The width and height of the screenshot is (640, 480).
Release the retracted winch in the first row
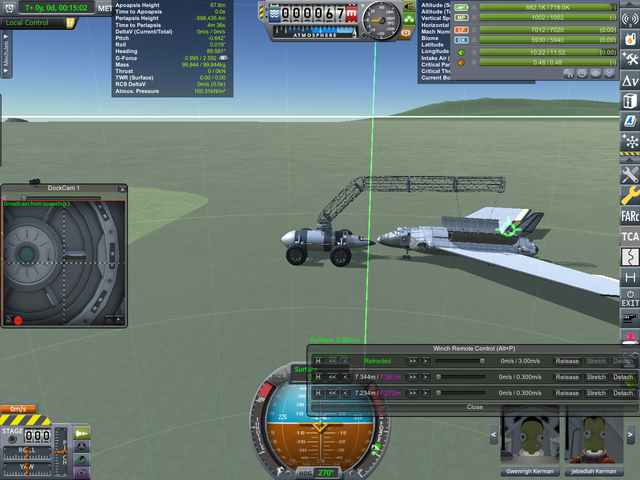pyautogui.click(x=567, y=361)
